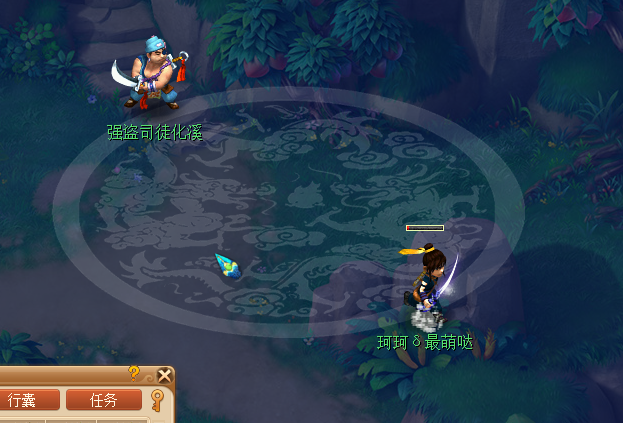Switch to the 行囊 tab
The height and width of the screenshot is (423, 623).
(x=22, y=400)
